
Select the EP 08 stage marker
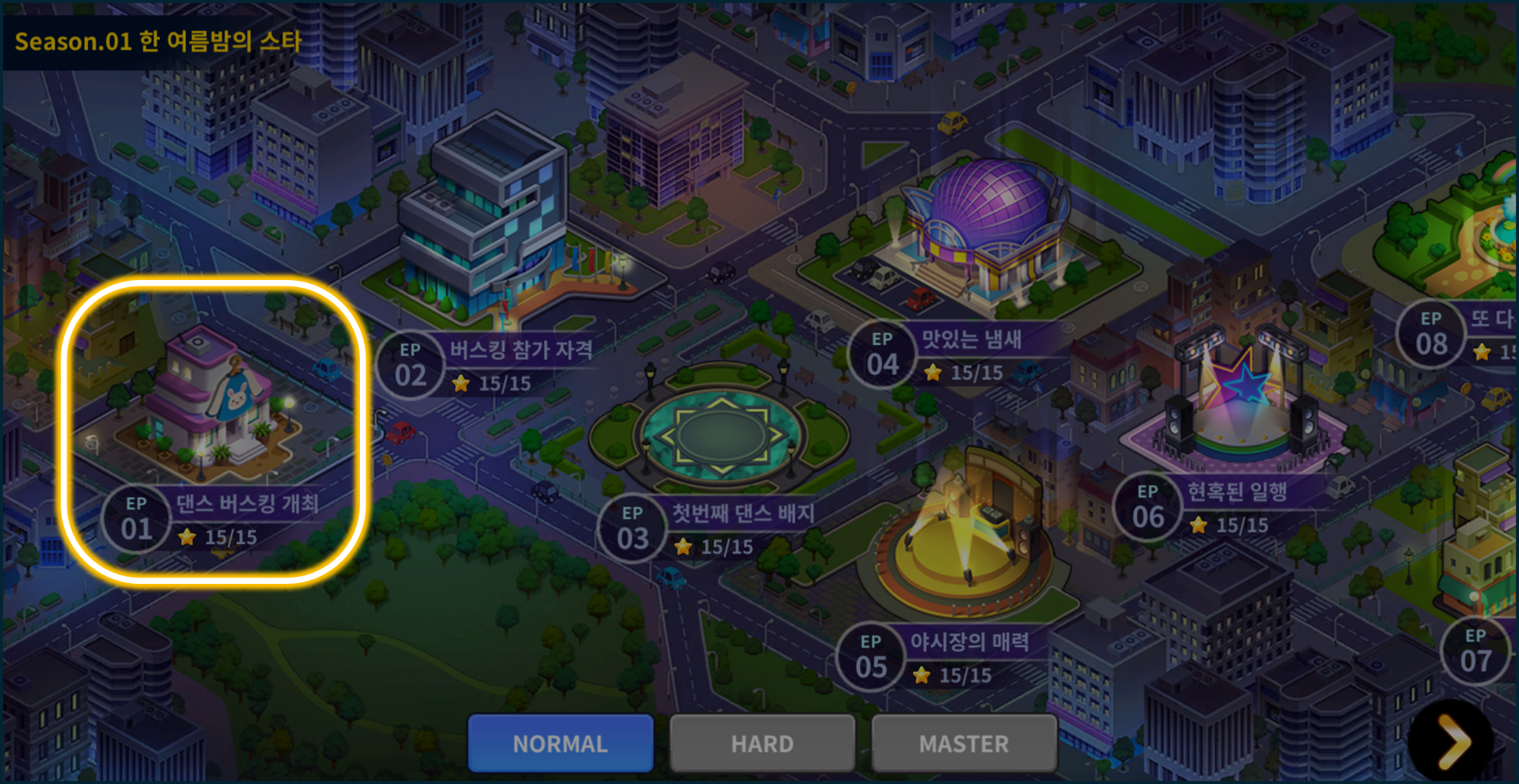click(1431, 335)
